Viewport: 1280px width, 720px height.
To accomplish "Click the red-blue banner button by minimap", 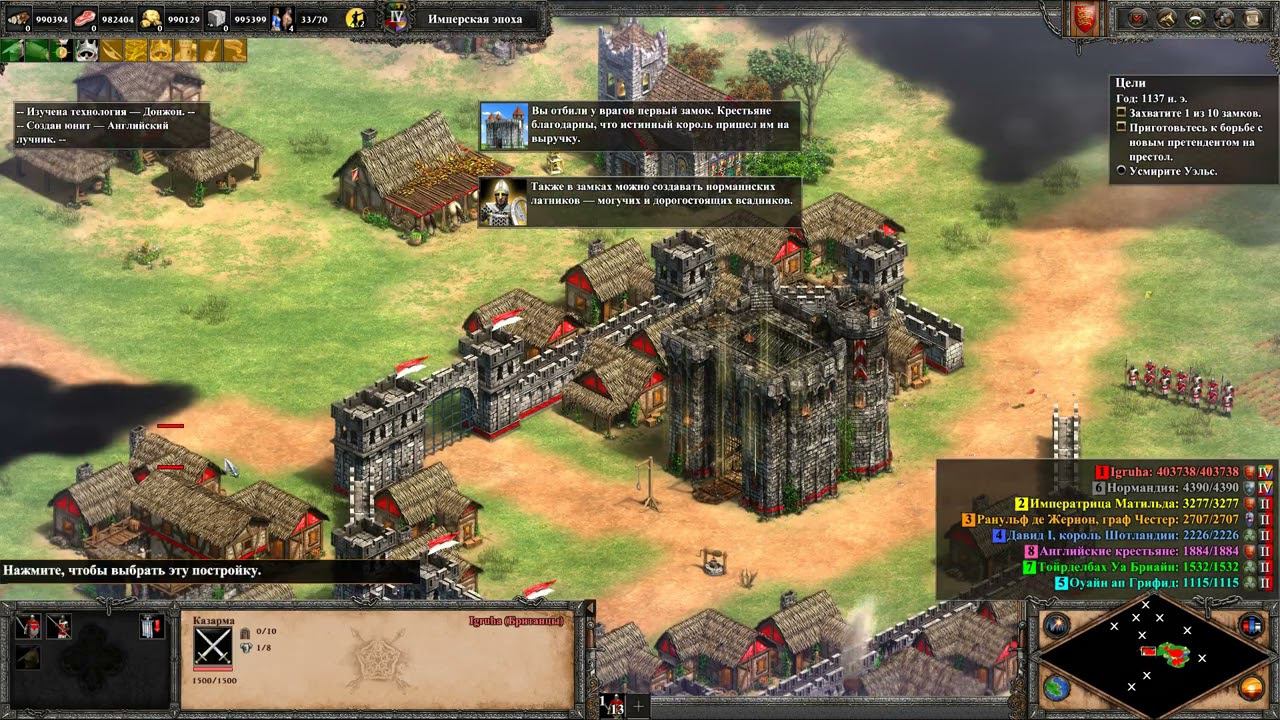I will pos(1250,626).
